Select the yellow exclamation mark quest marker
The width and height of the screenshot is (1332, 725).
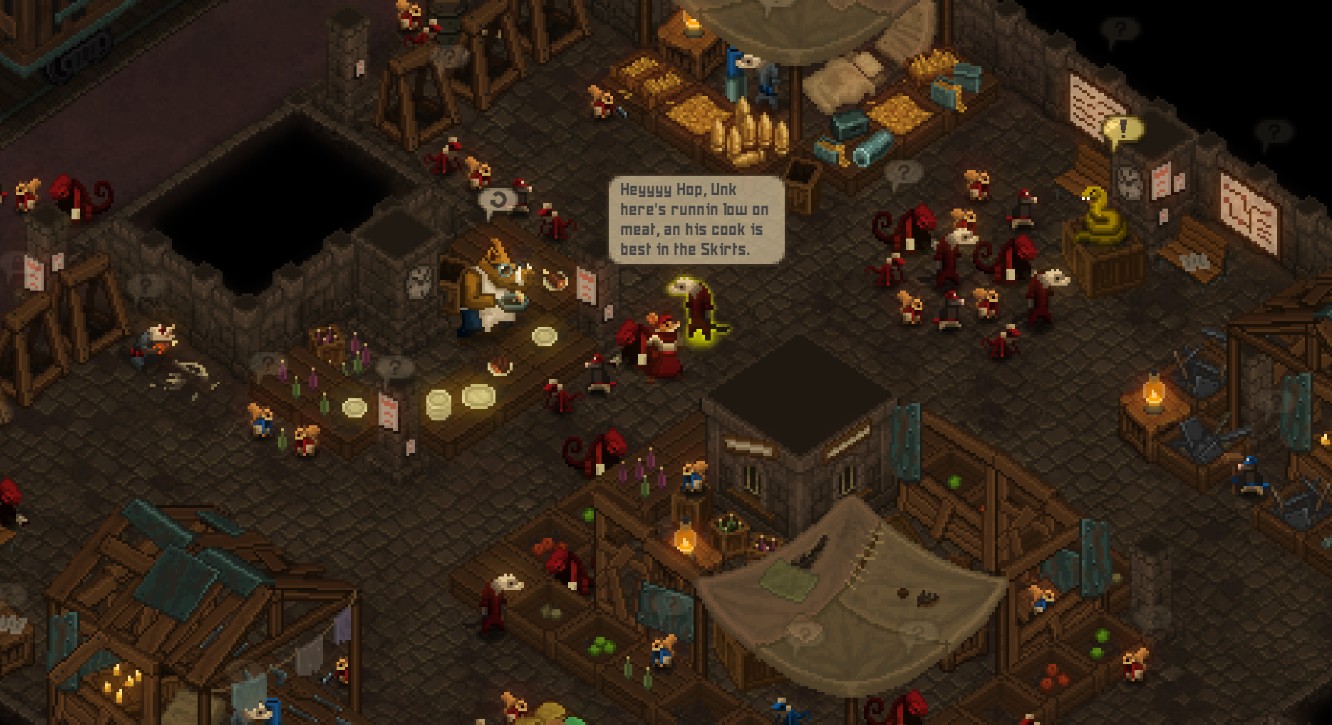[x=1123, y=130]
